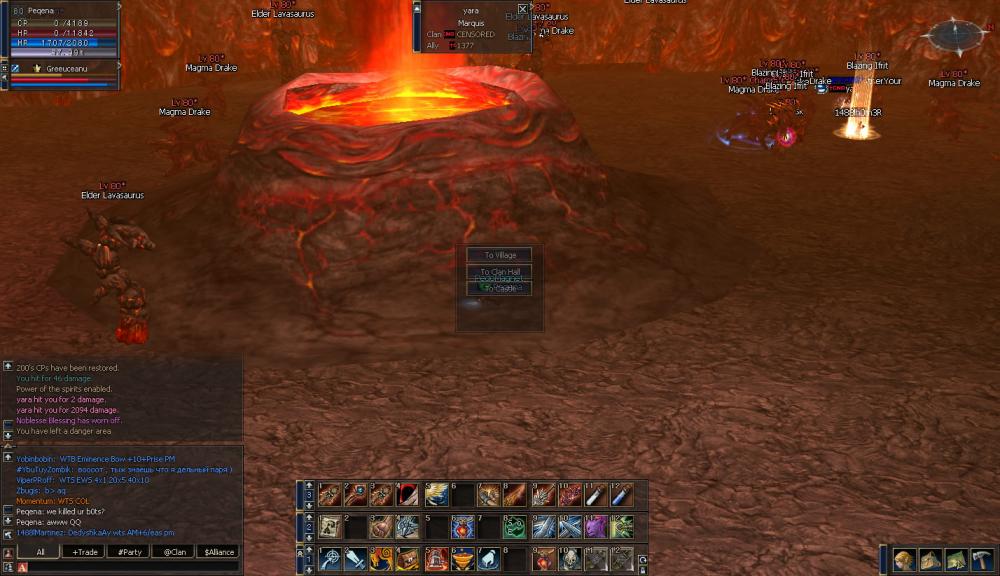Select the $Alliance chat tab
Image resolution: width=1000 pixels, height=576 pixels.
[x=217, y=551]
